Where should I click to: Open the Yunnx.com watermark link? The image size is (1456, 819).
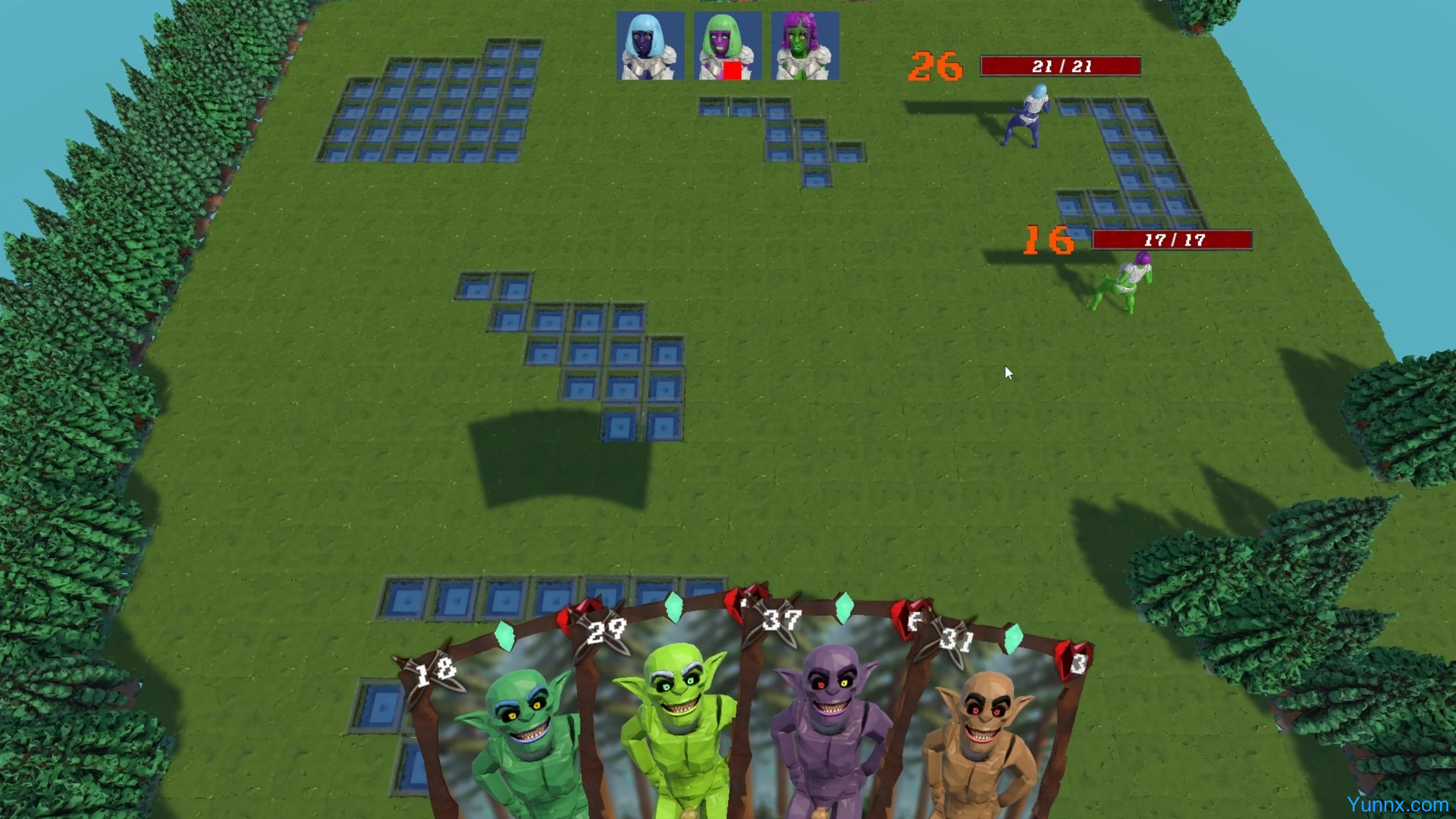point(1397,805)
